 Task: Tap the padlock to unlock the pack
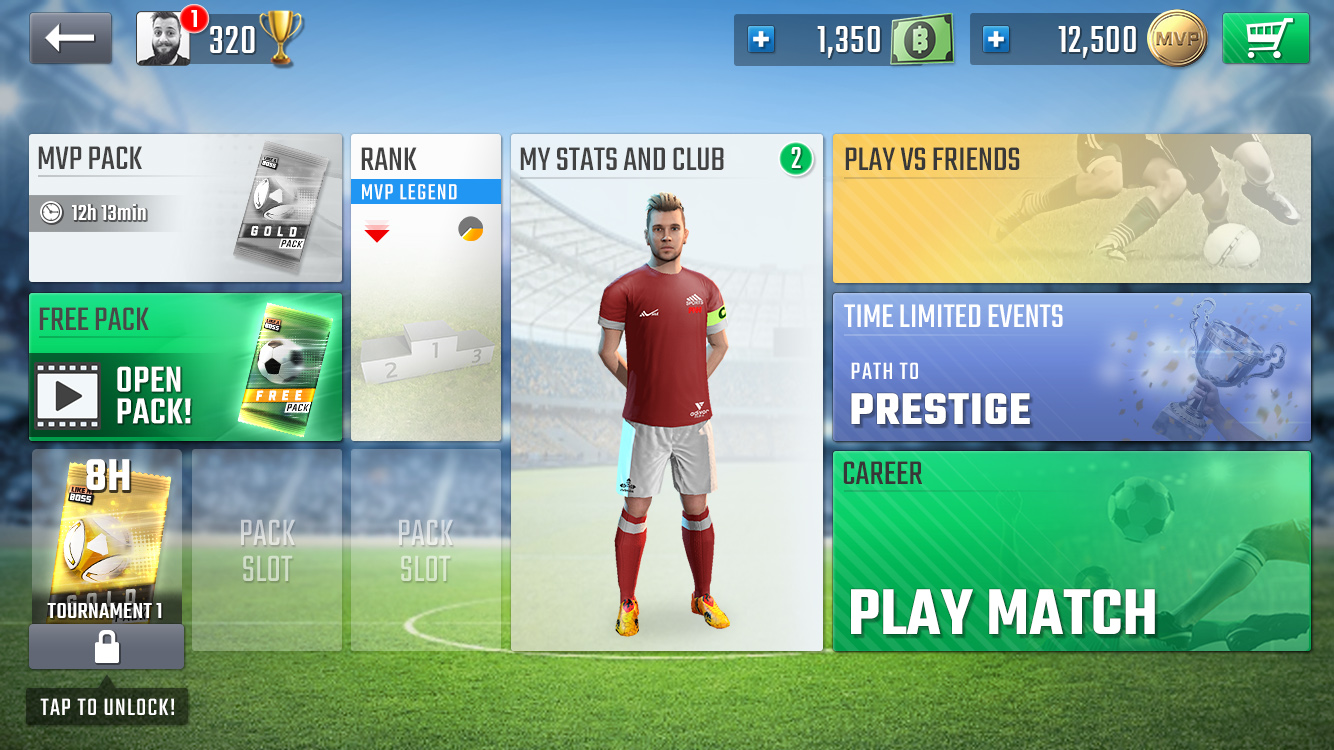106,647
